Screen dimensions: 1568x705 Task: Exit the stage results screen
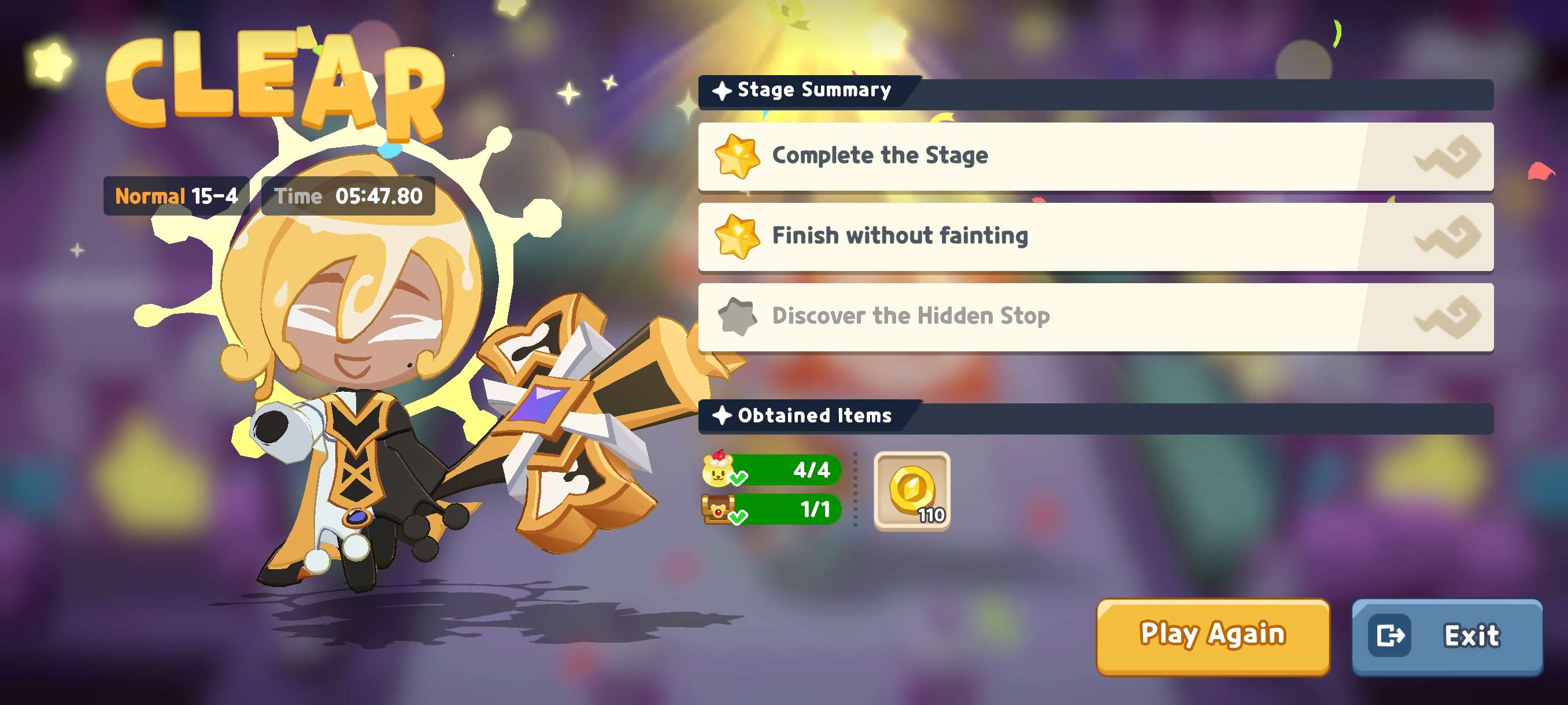[x=1446, y=636]
